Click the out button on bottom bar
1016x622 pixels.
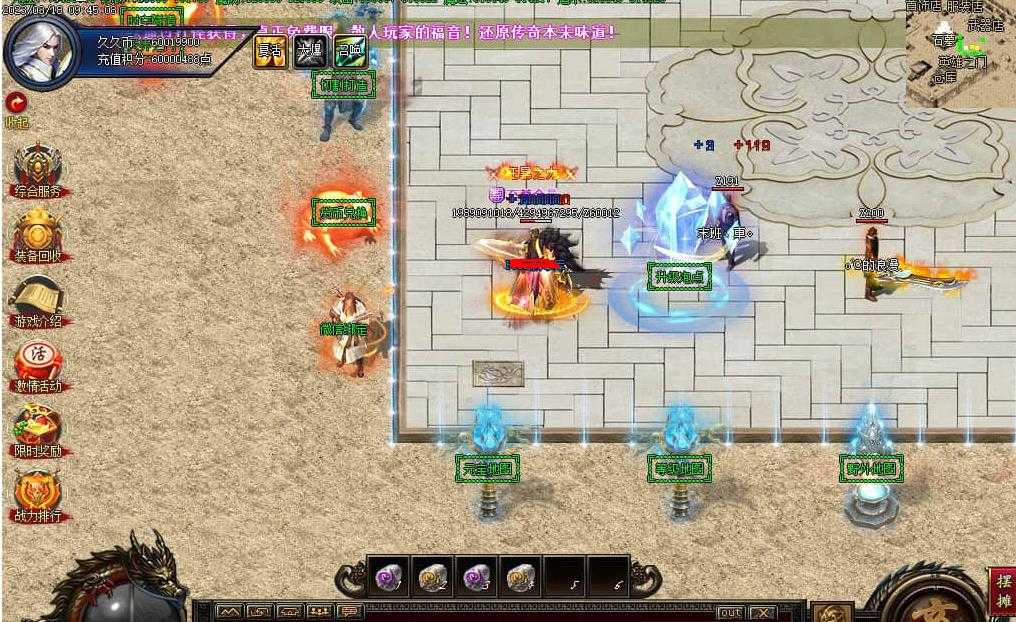tap(730, 612)
